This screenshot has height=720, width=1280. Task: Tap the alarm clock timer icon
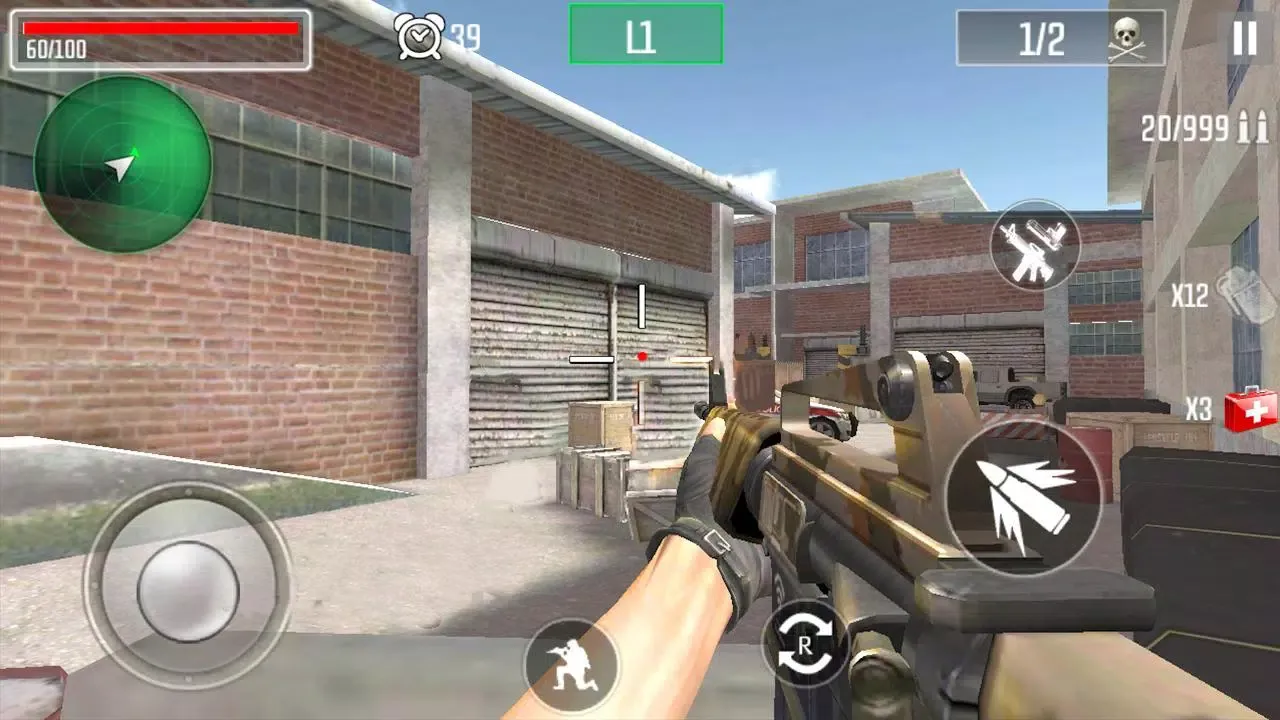coord(426,33)
